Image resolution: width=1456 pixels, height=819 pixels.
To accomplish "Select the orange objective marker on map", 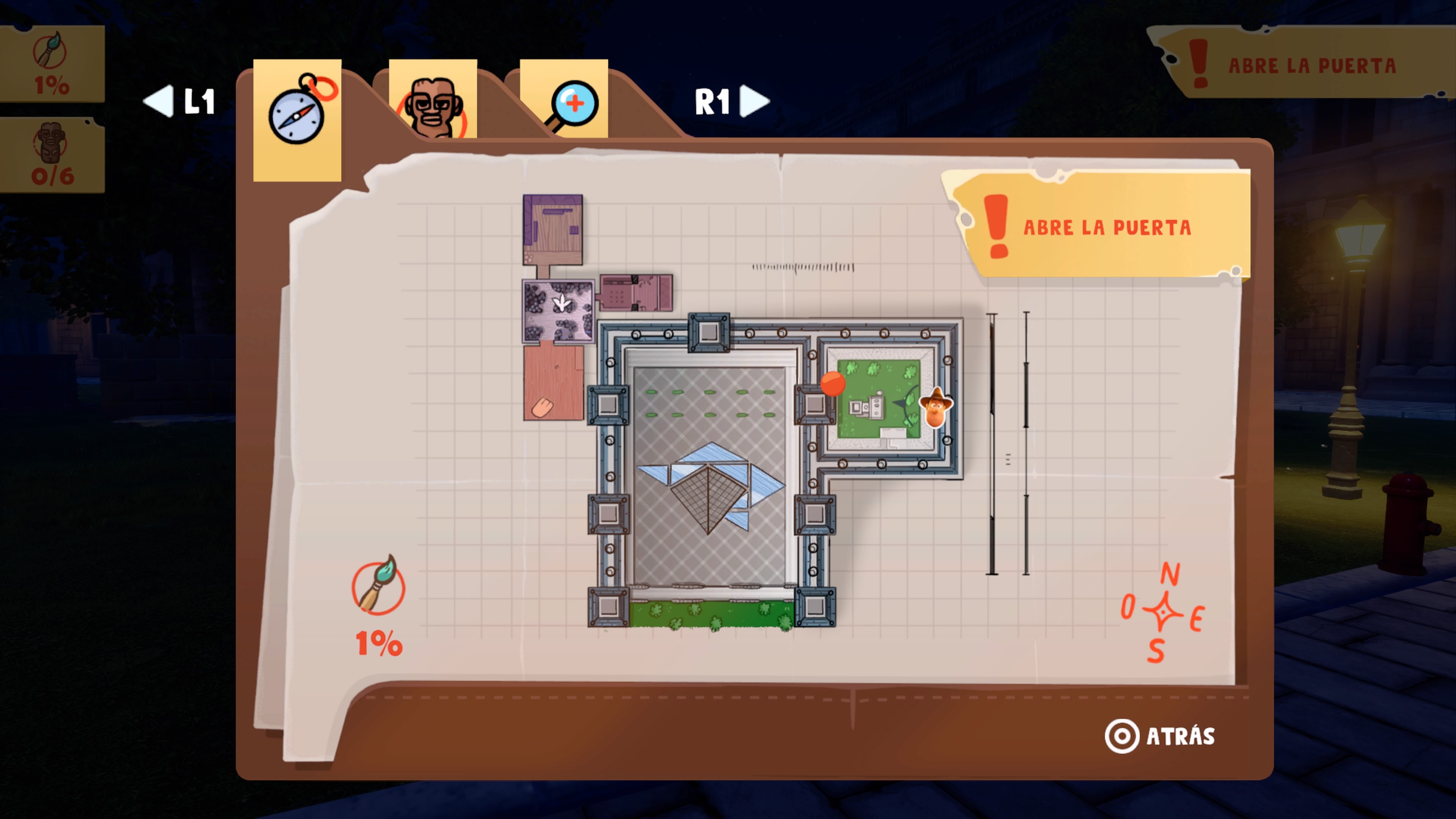I will coord(833,383).
